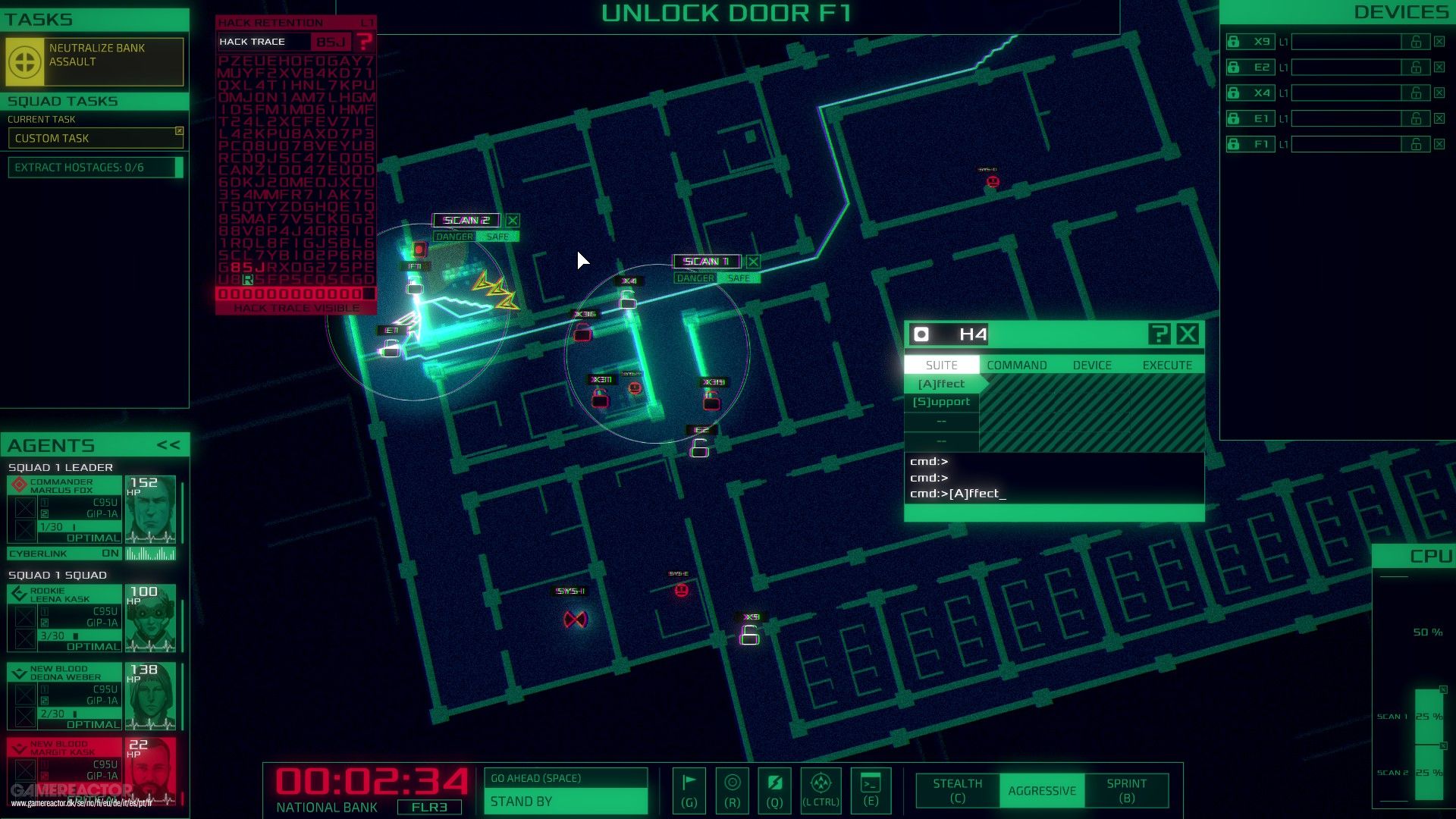Image resolution: width=1456 pixels, height=819 pixels.
Task: Select [A]ffect from the SUITE list
Action: click(x=943, y=384)
